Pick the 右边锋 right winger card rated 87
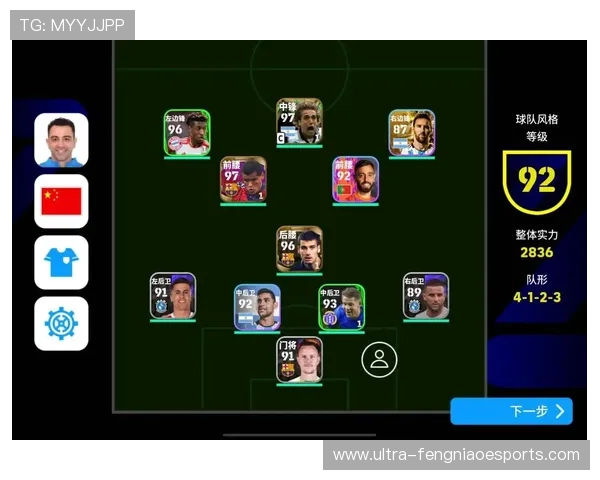This screenshot has width=600, height=480. click(x=412, y=133)
